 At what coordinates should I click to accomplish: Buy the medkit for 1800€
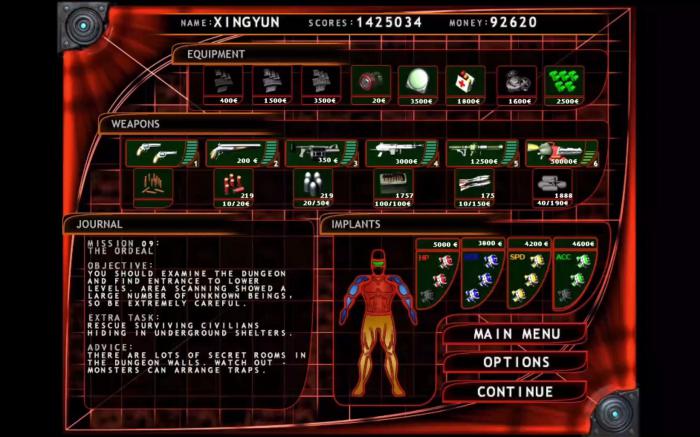click(x=465, y=83)
